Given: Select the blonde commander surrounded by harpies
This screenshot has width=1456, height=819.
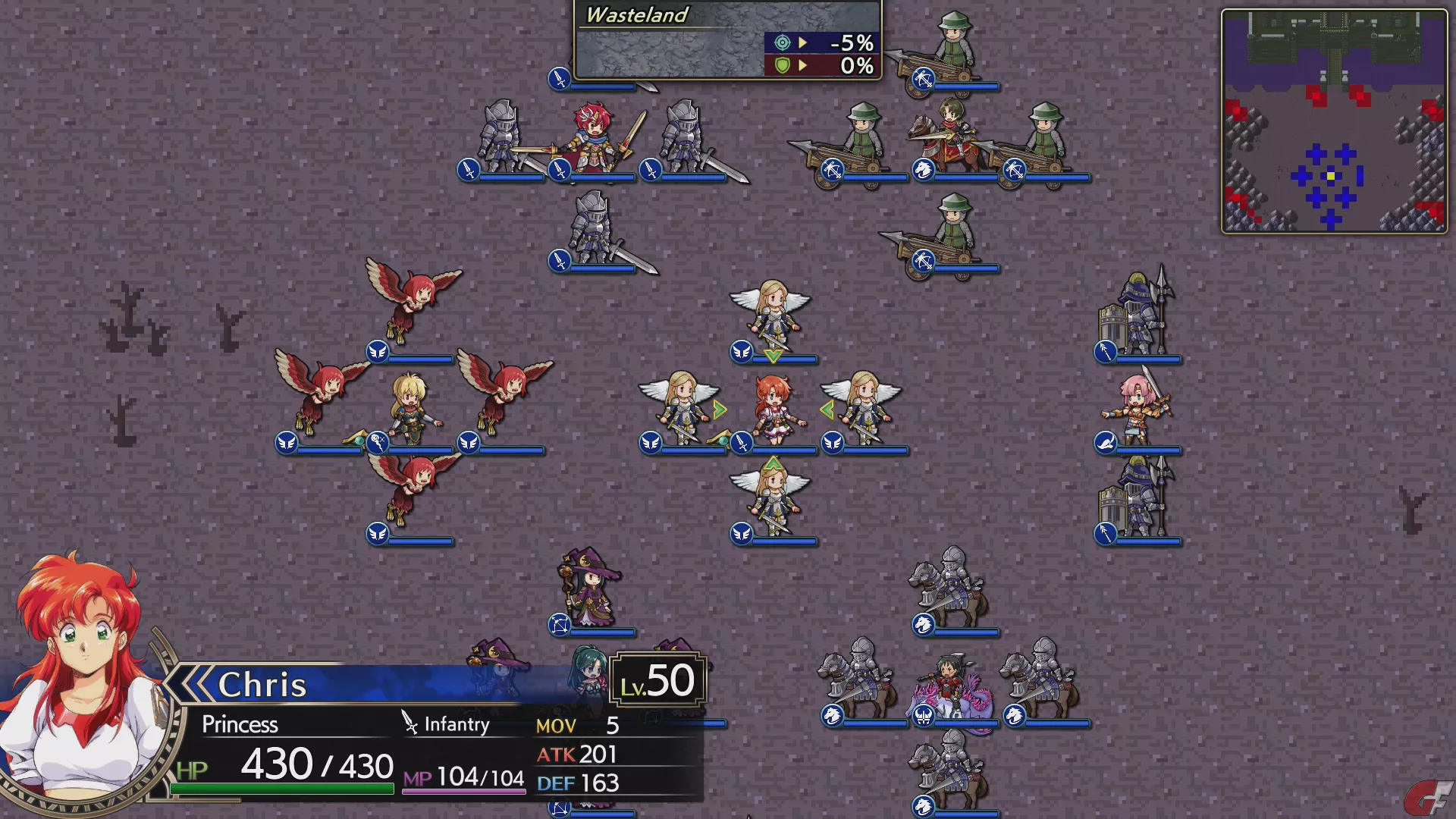Looking at the screenshot, I should [x=410, y=410].
